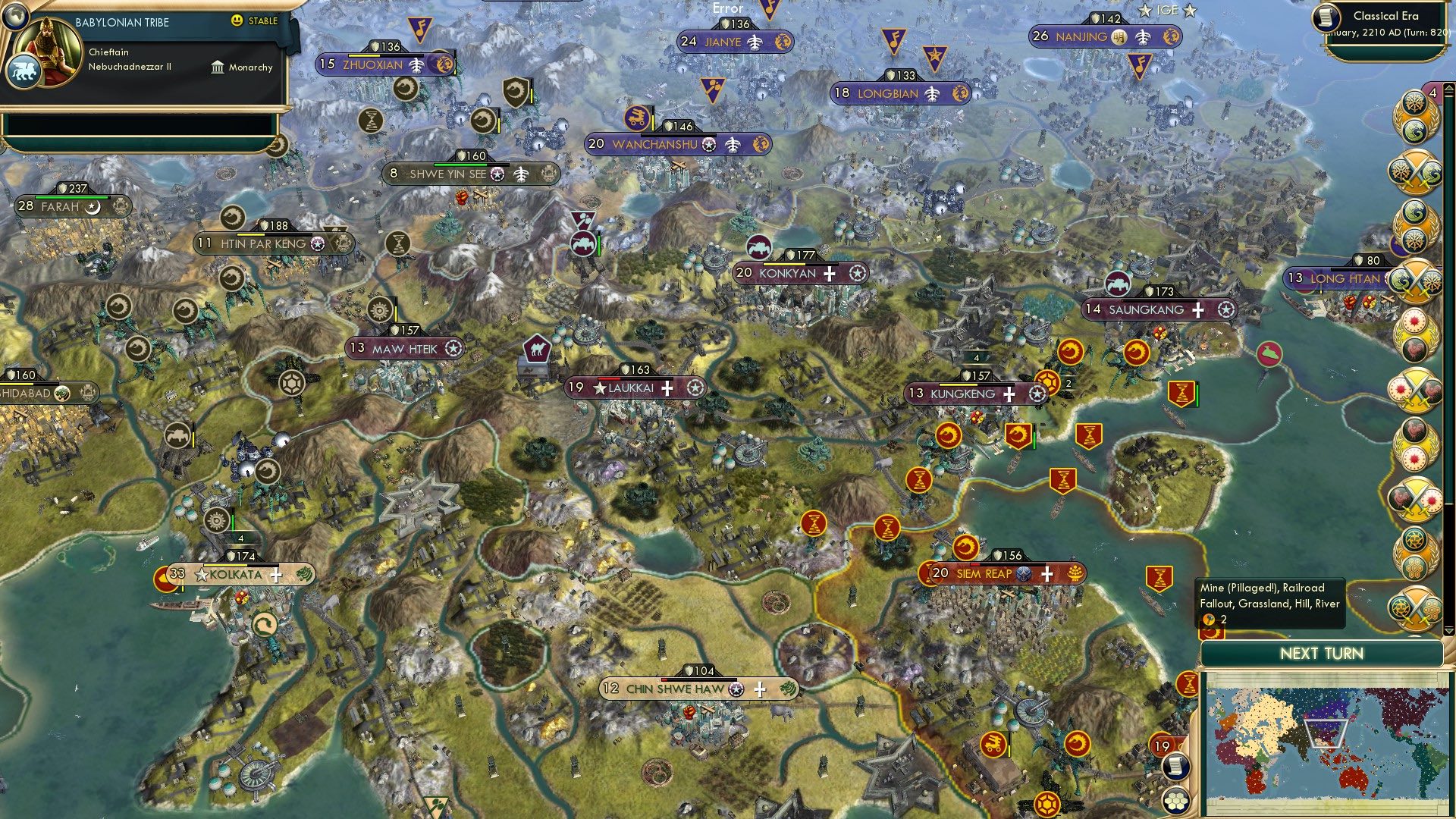Click the Monarchy government pillar icon

(217, 67)
